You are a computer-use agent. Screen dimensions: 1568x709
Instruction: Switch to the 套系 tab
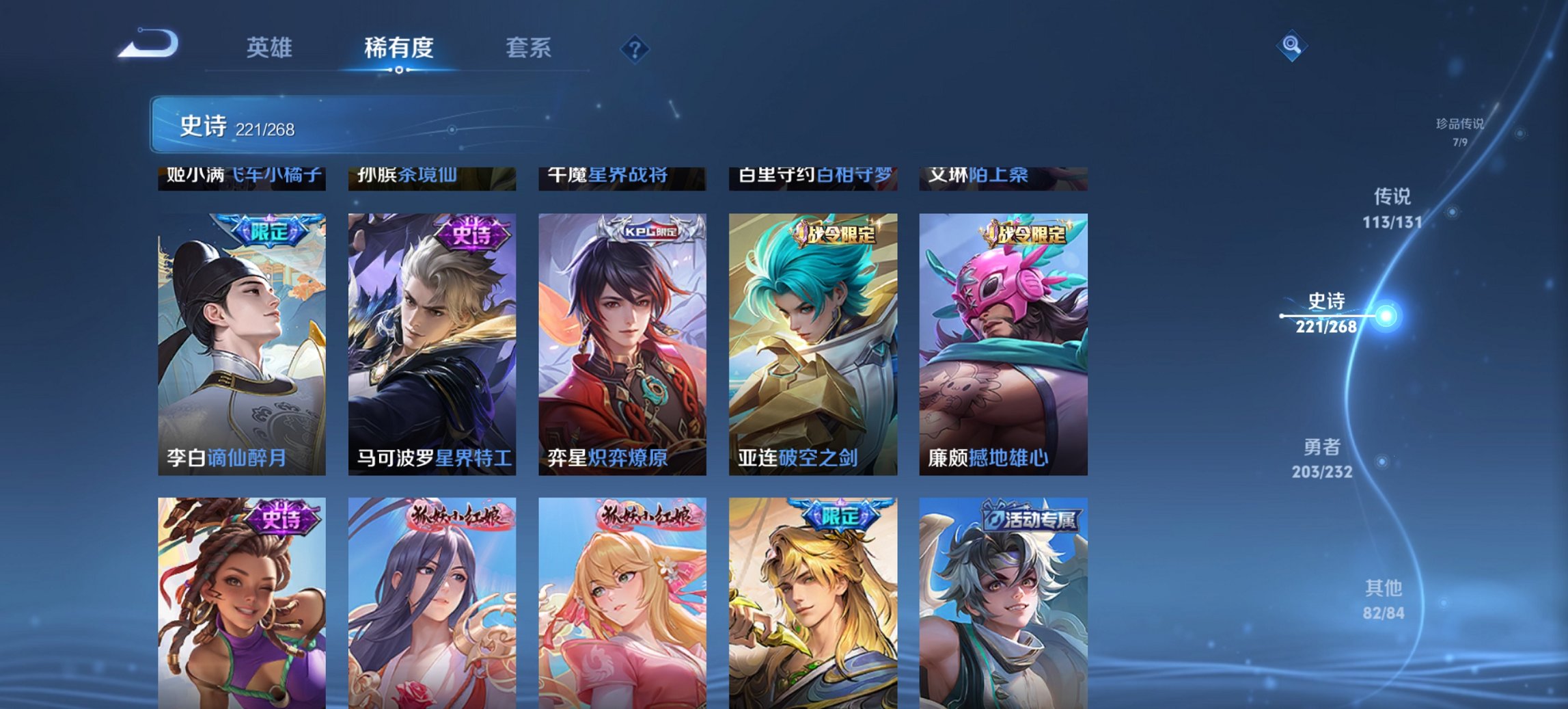pyautogui.click(x=529, y=48)
